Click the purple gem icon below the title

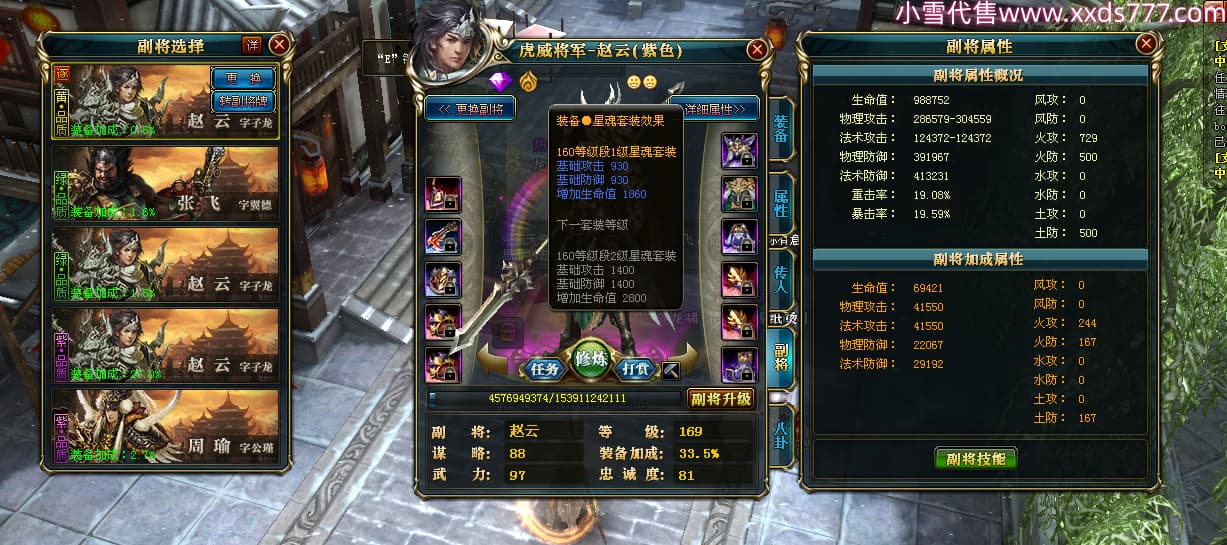coord(499,80)
